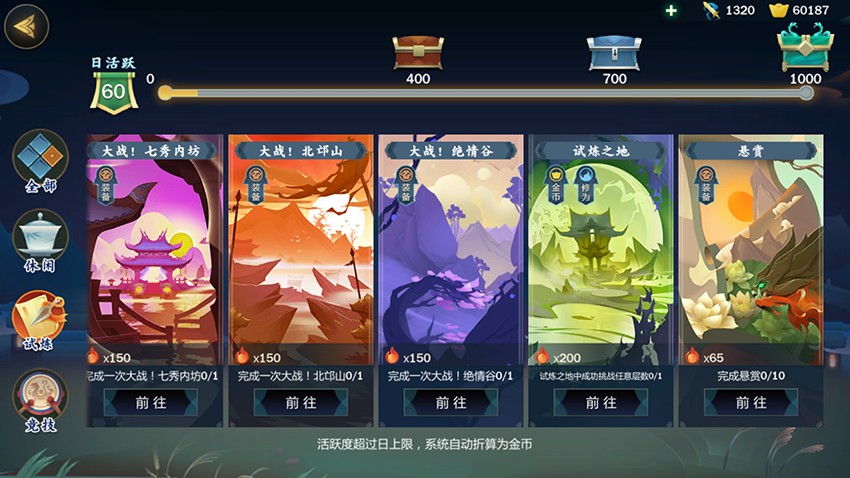
Task: Switch to the 全部 category tab
Action: pyautogui.click(x=40, y=158)
